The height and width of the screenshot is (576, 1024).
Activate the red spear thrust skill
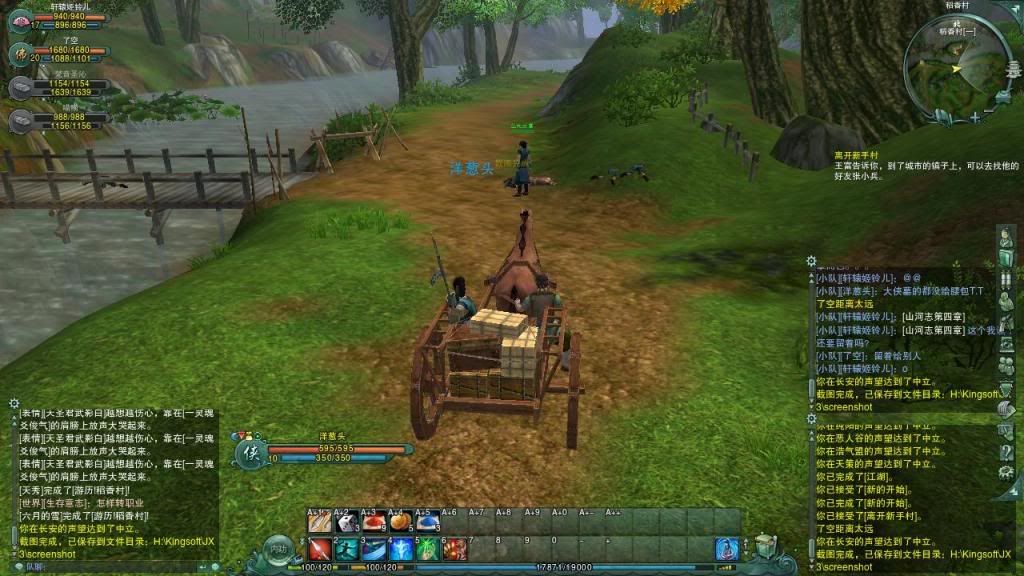319,549
